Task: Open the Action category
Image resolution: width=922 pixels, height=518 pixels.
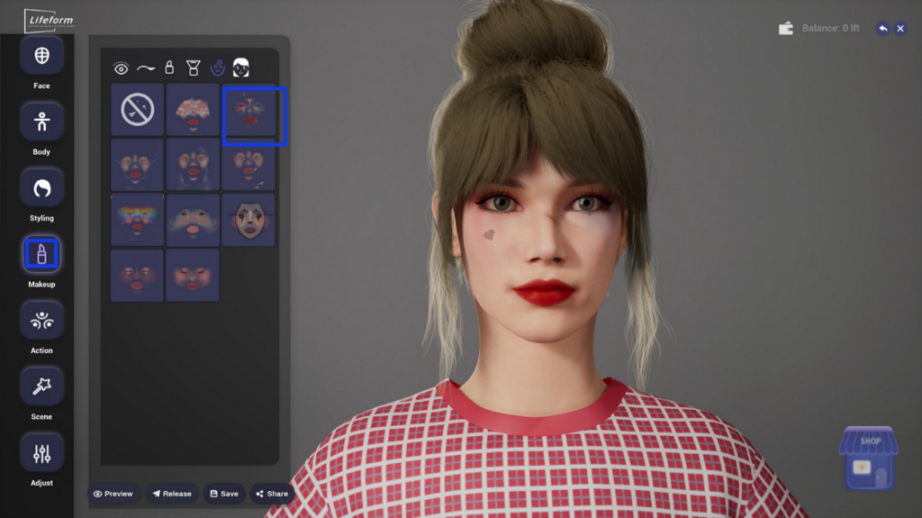Action: pyautogui.click(x=41, y=320)
